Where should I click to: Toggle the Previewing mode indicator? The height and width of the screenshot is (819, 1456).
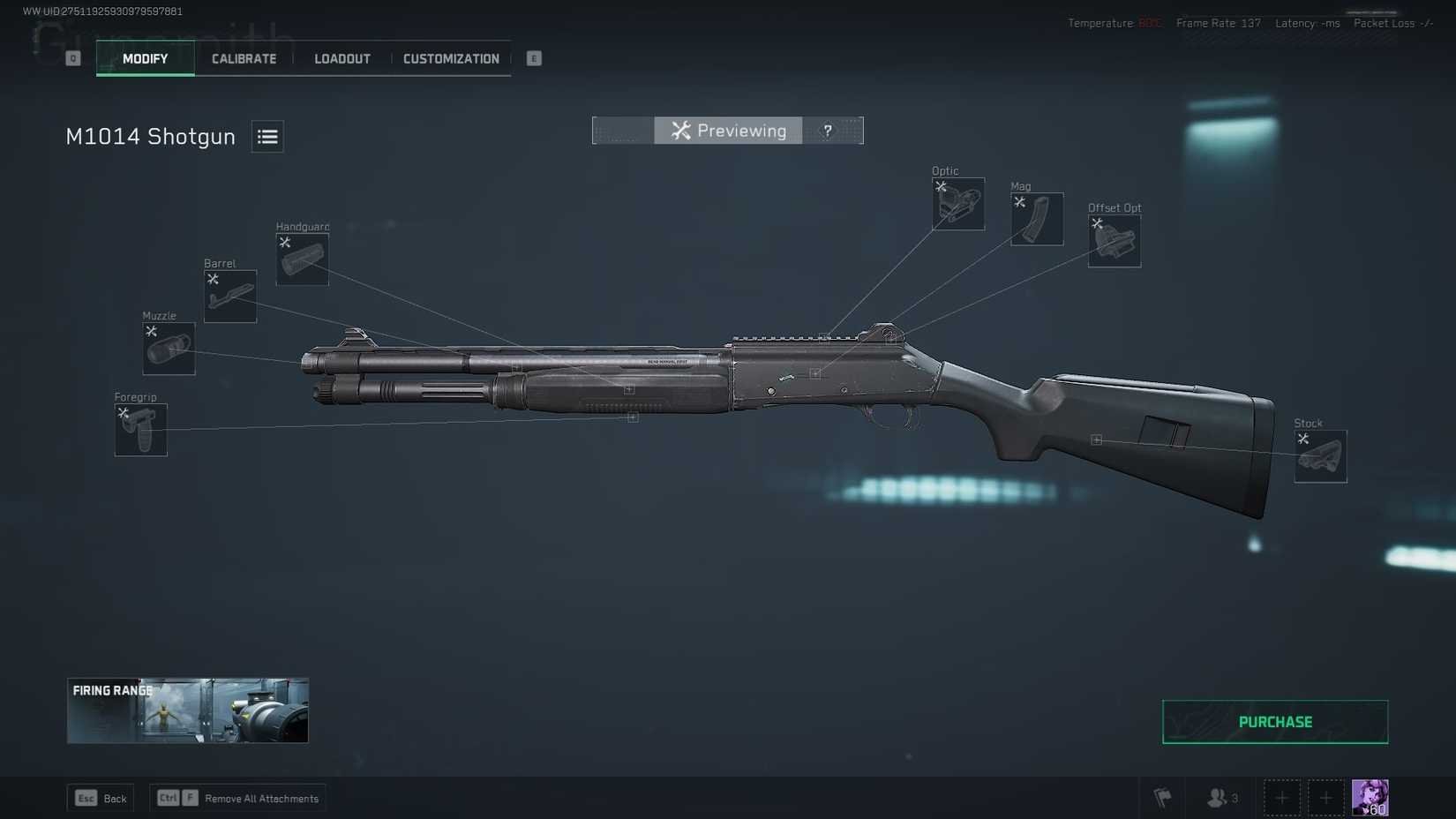[727, 131]
